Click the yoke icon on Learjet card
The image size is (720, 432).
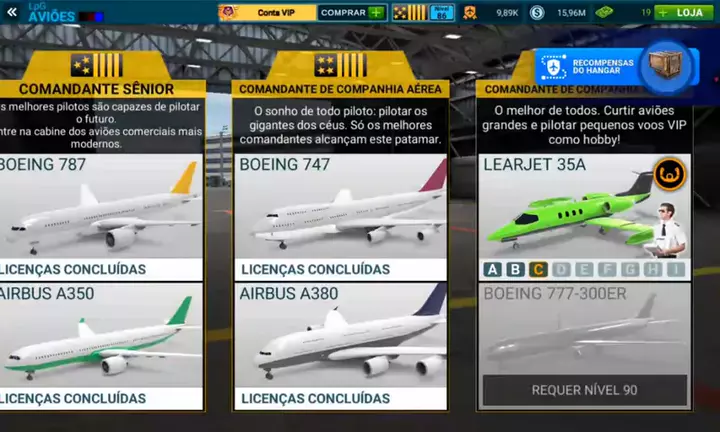click(x=669, y=174)
